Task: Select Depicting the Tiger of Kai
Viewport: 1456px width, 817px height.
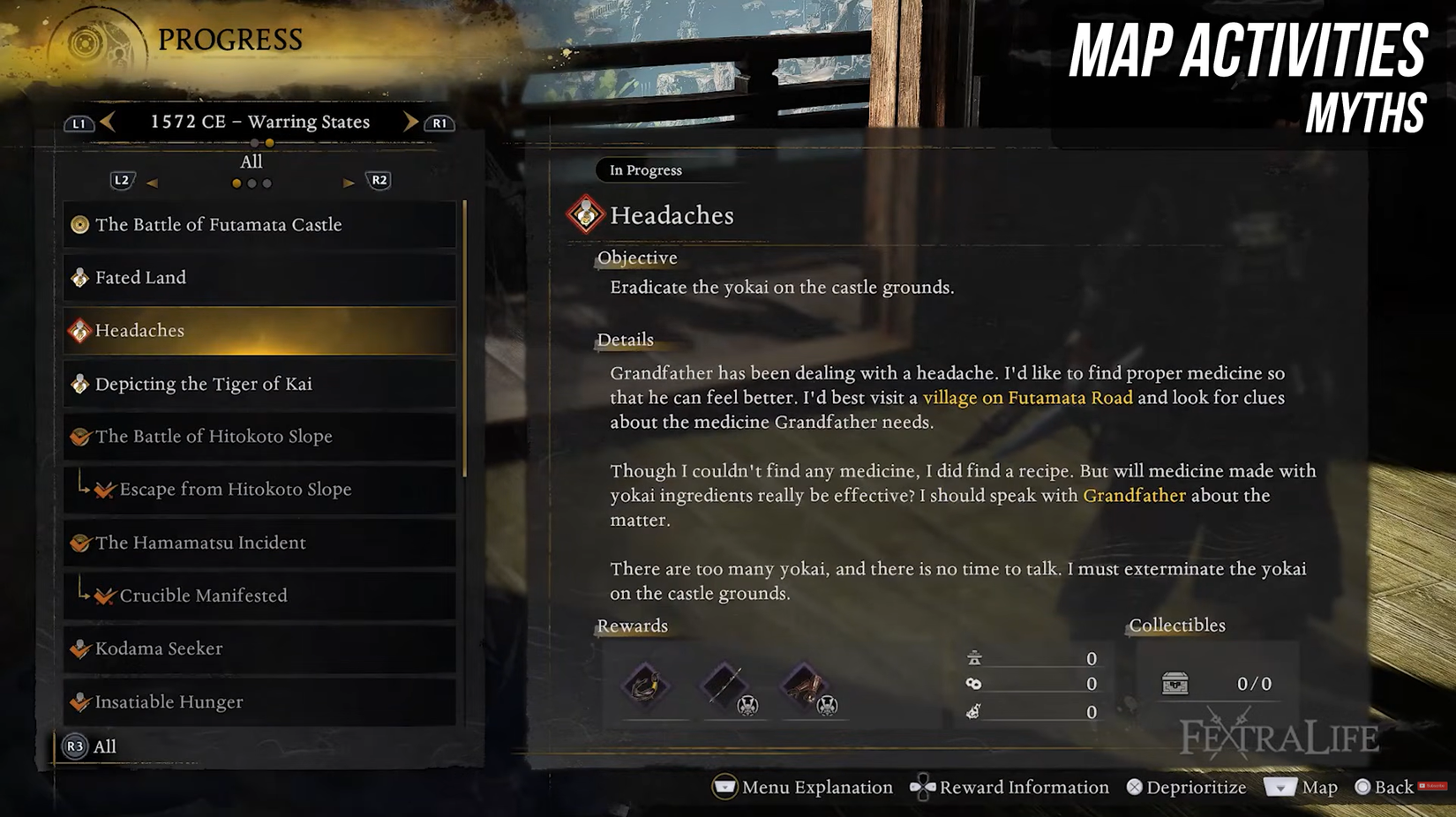Action: click(x=259, y=384)
